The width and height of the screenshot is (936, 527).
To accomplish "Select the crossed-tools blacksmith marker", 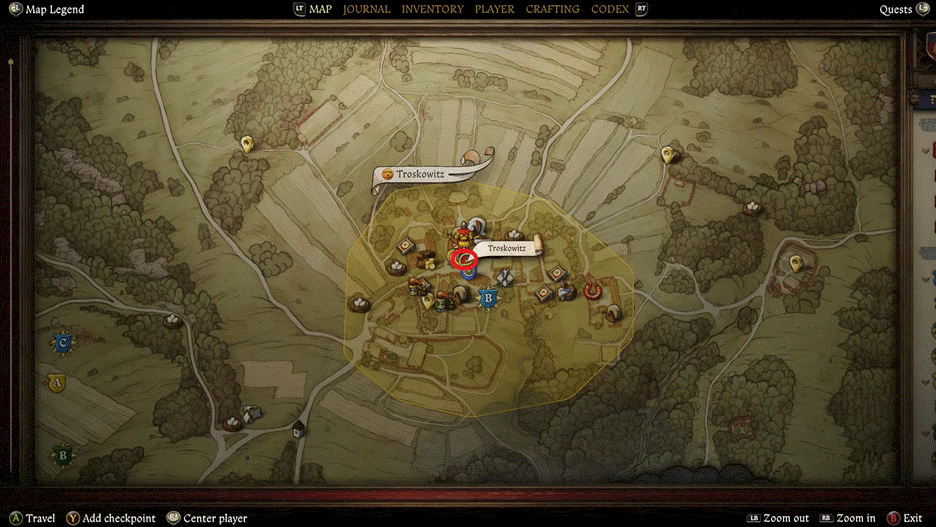I will [505, 279].
